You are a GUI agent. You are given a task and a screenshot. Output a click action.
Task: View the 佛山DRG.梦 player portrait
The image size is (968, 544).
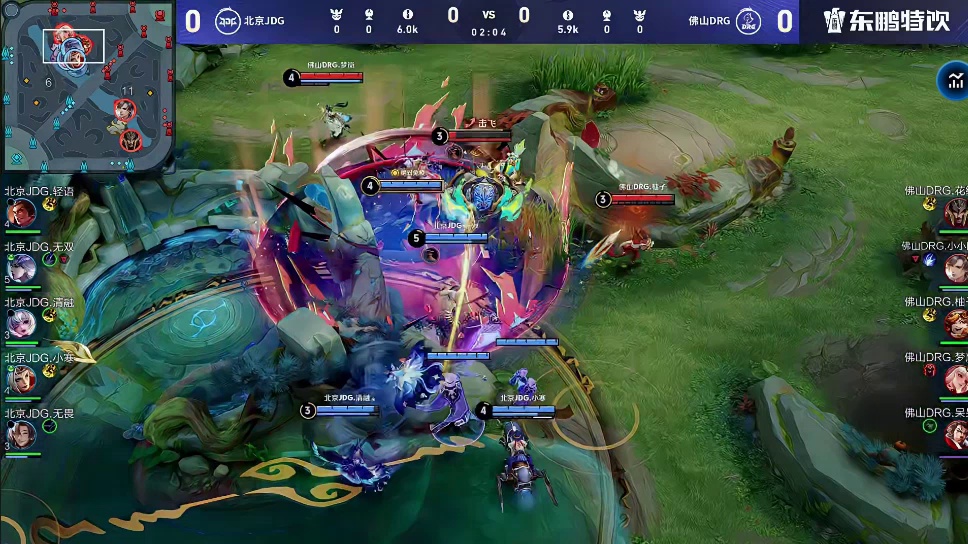click(x=955, y=378)
